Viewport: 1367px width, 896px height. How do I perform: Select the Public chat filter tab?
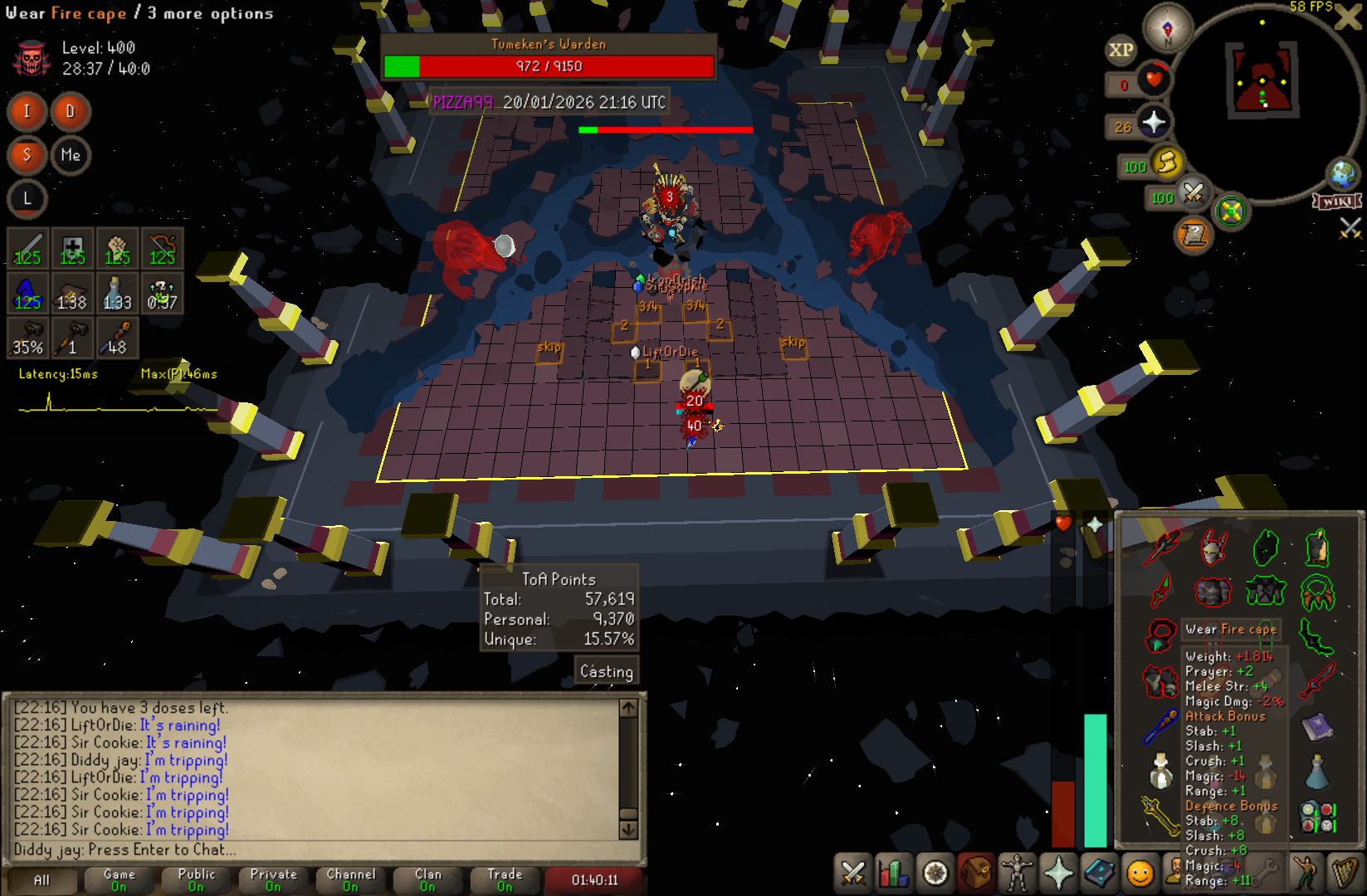[x=197, y=880]
